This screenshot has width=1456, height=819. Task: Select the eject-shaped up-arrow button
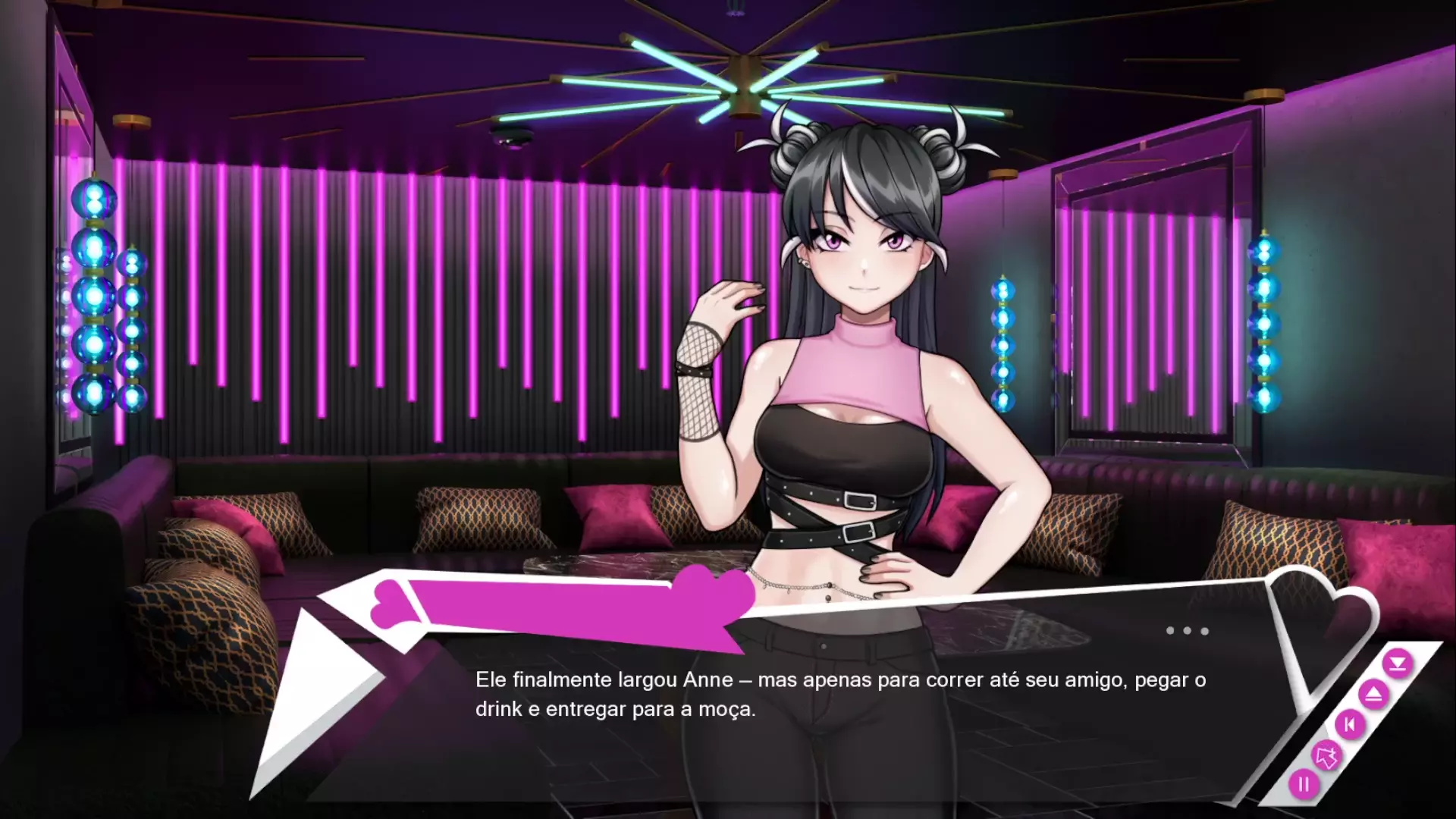1373,694
